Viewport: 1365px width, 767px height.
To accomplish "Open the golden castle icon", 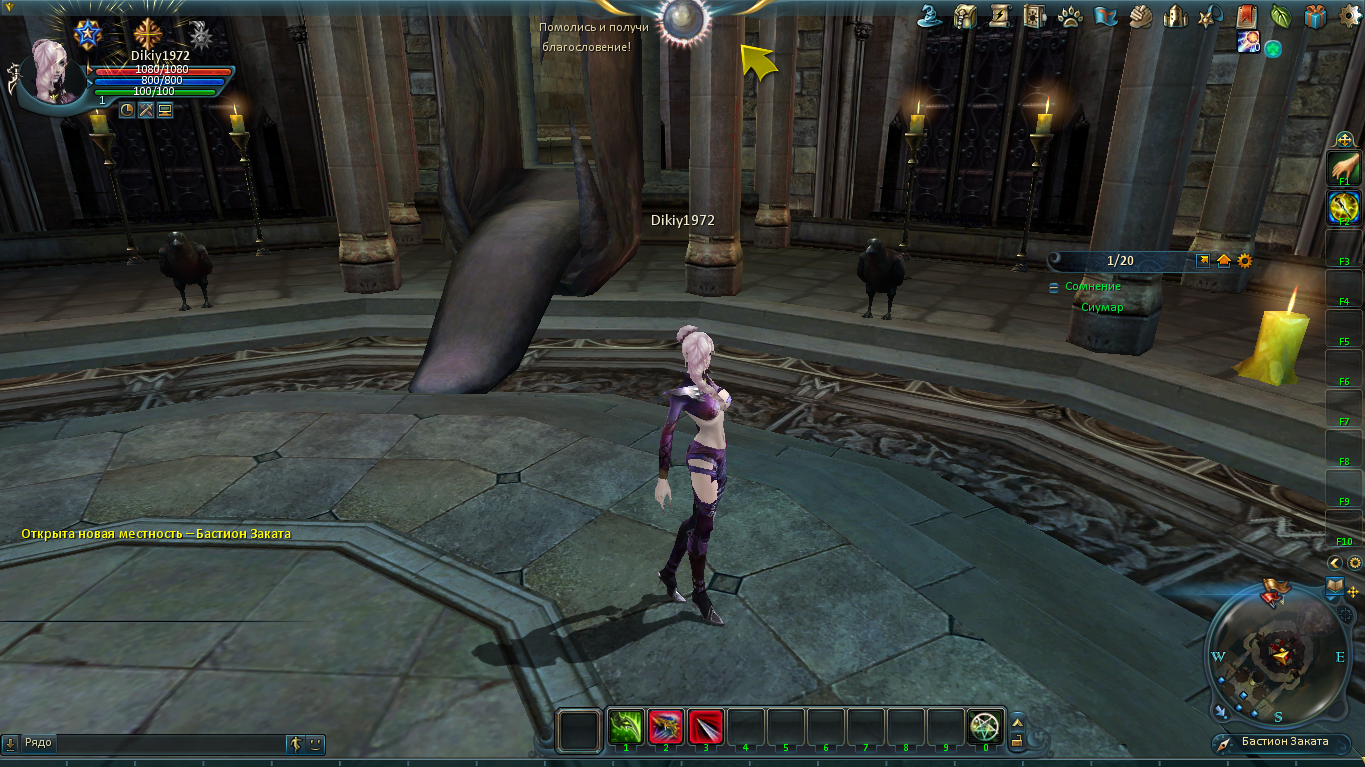I will [1176, 16].
